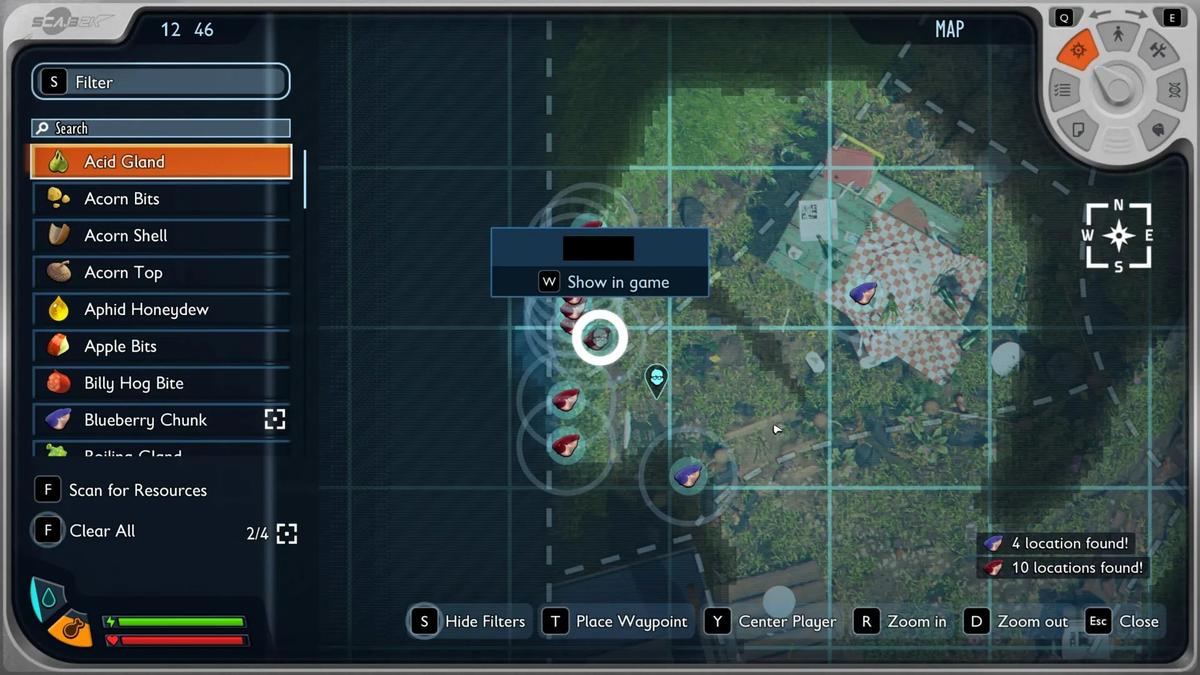Image resolution: width=1200 pixels, height=675 pixels.
Task: Zoom in on the map
Action: [x=900, y=621]
